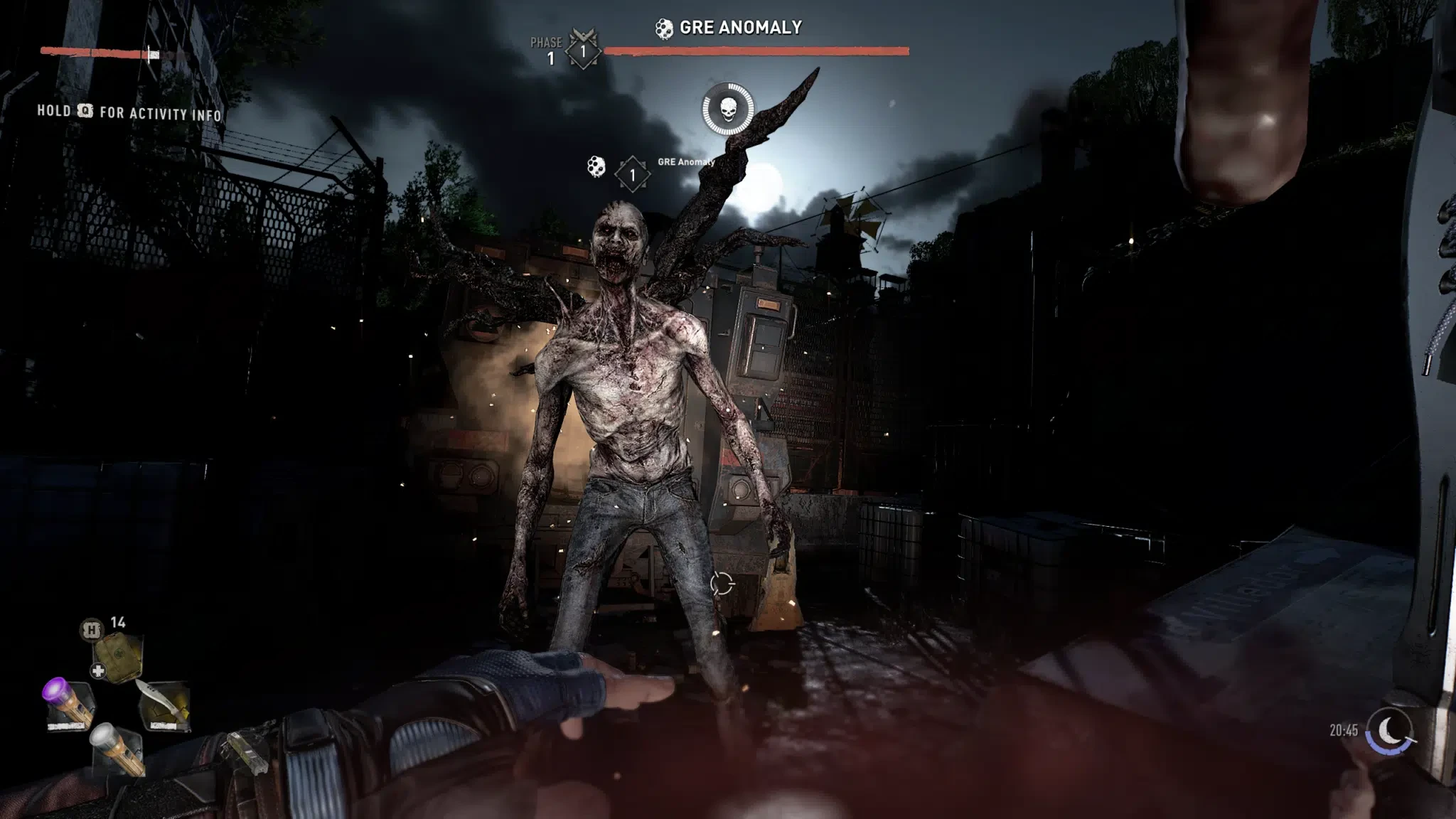Select the level 1 diamond badge beside Phase

pos(583,50)
